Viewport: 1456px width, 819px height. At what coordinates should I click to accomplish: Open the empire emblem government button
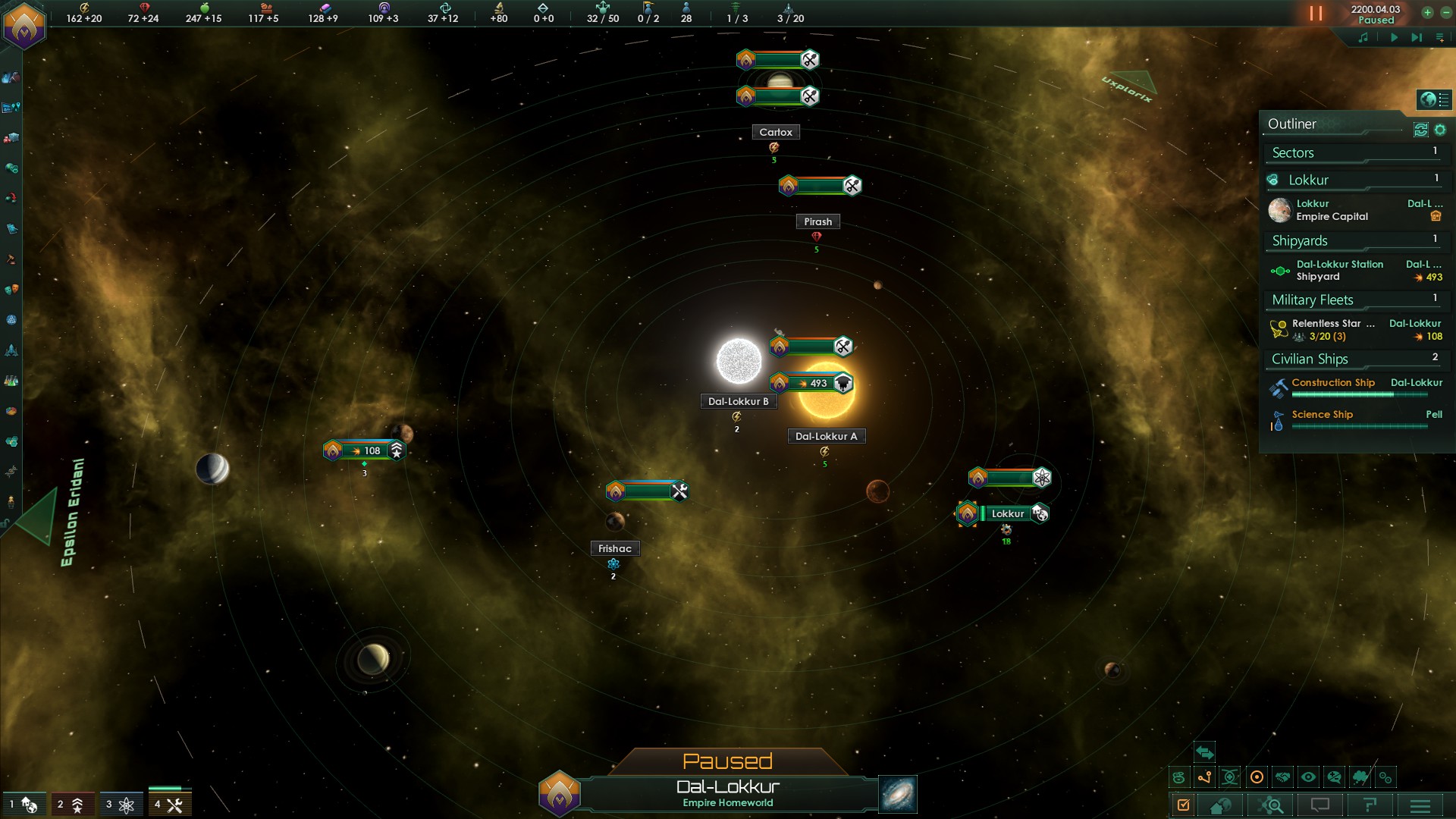(24, 25)
